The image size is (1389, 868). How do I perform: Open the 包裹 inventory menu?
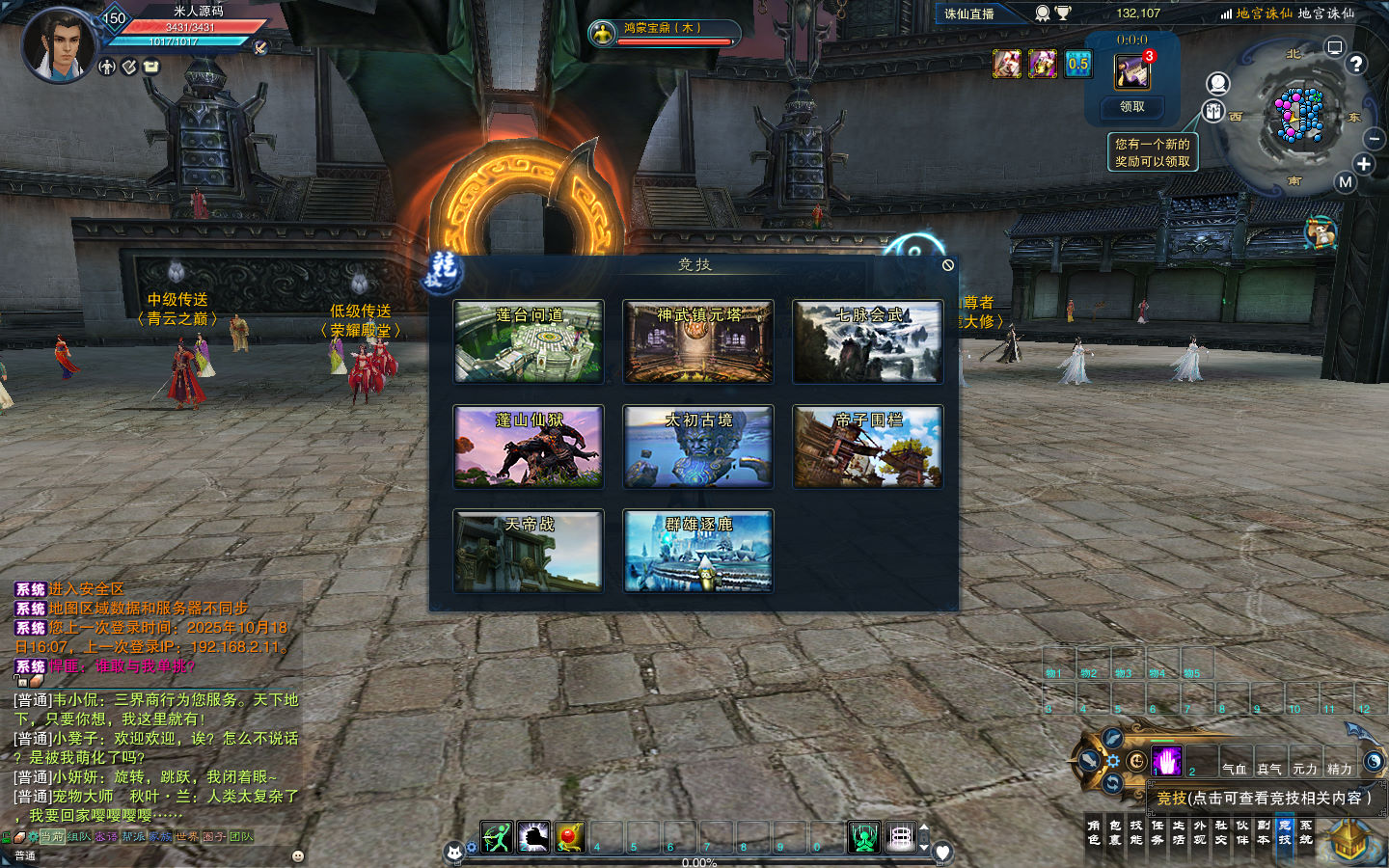(1115, 832)
